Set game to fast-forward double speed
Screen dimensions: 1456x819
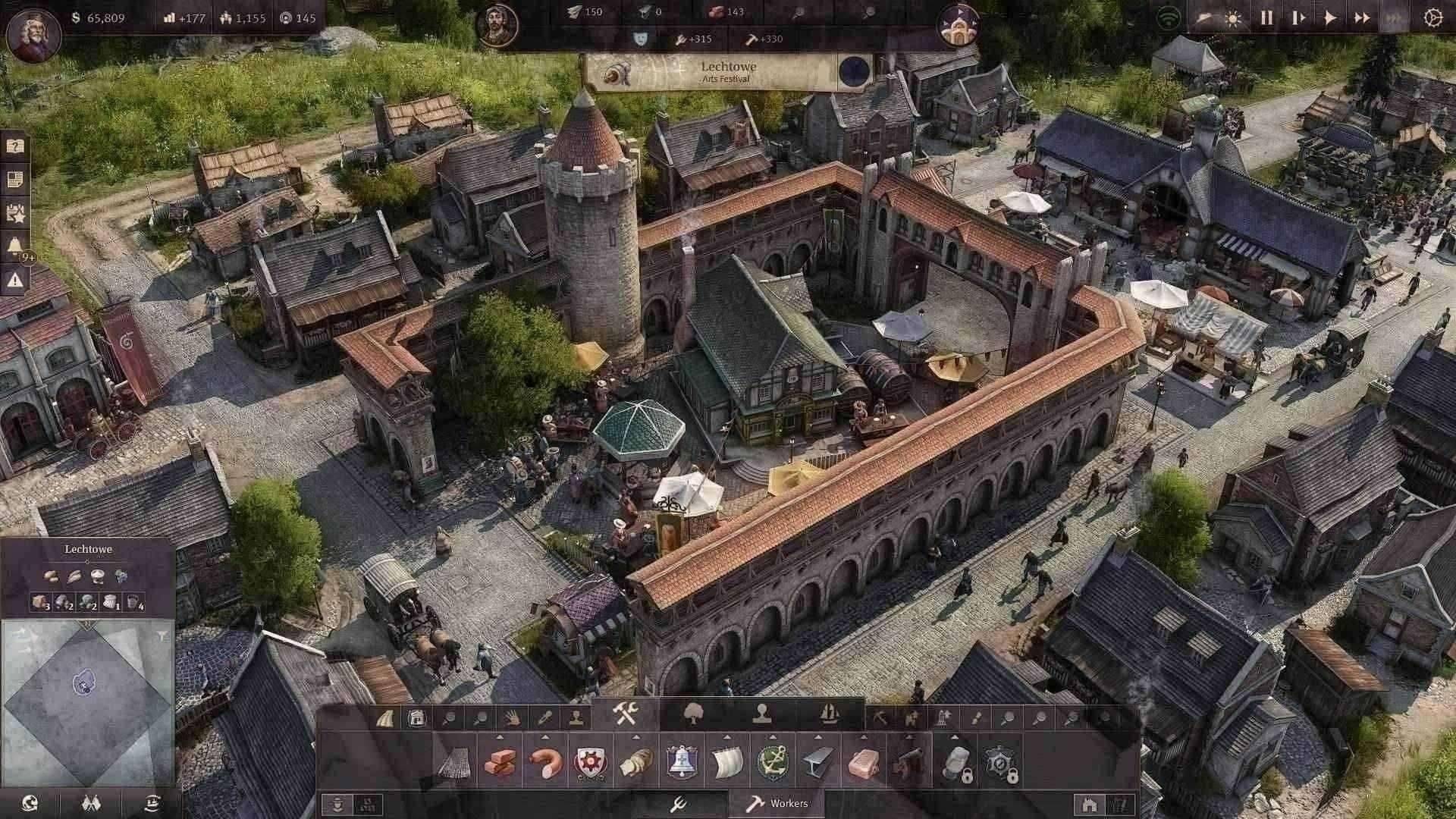coord(1362,18)
